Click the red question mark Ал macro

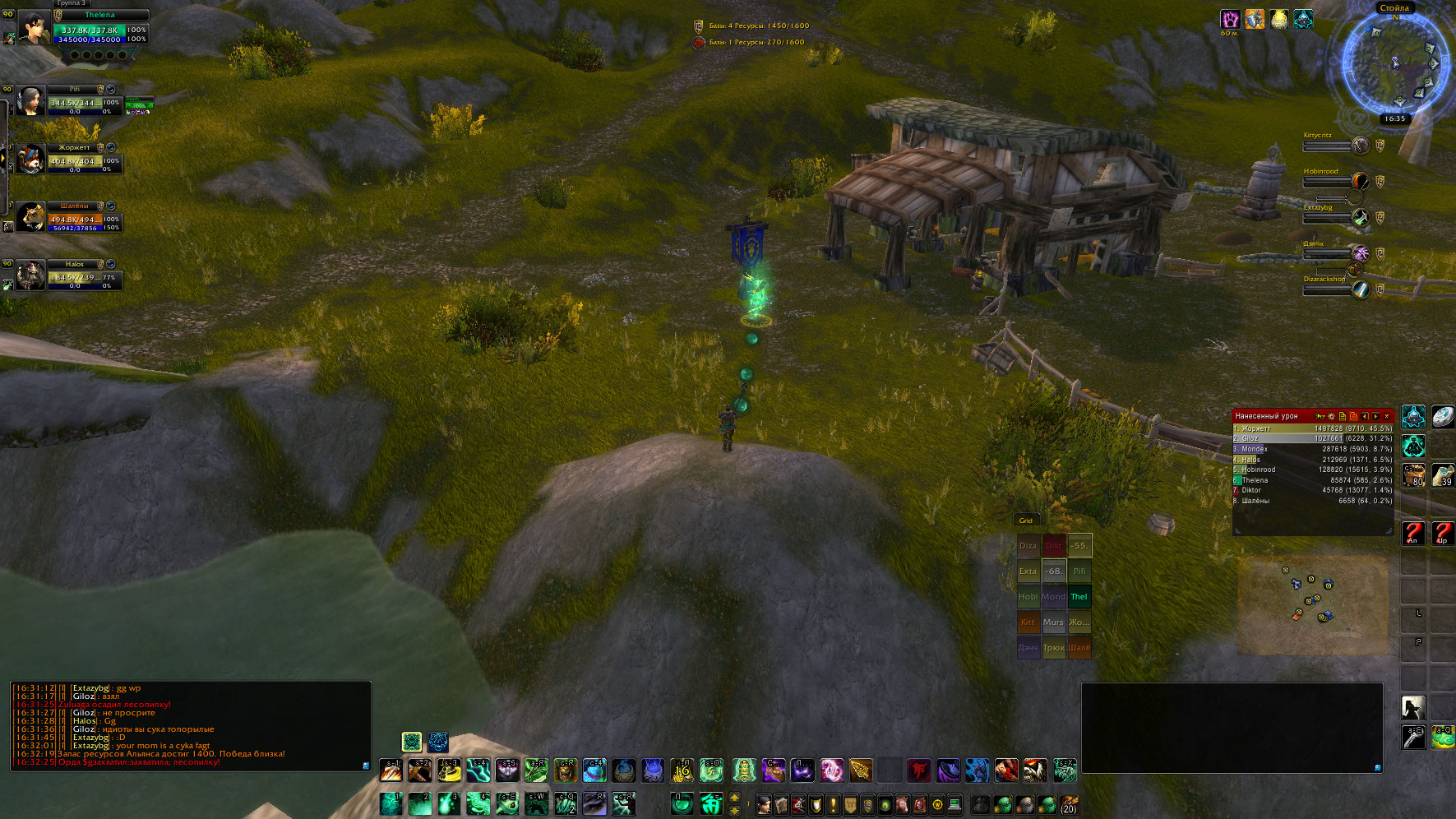coord(1413,533)
